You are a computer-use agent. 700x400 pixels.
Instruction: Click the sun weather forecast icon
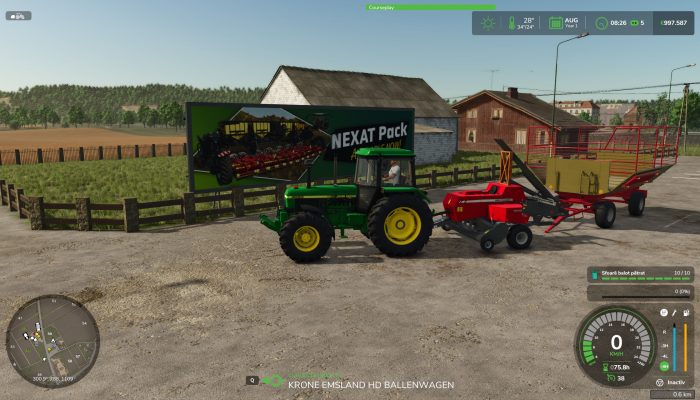pyautogui.click(x=487, y=22)
